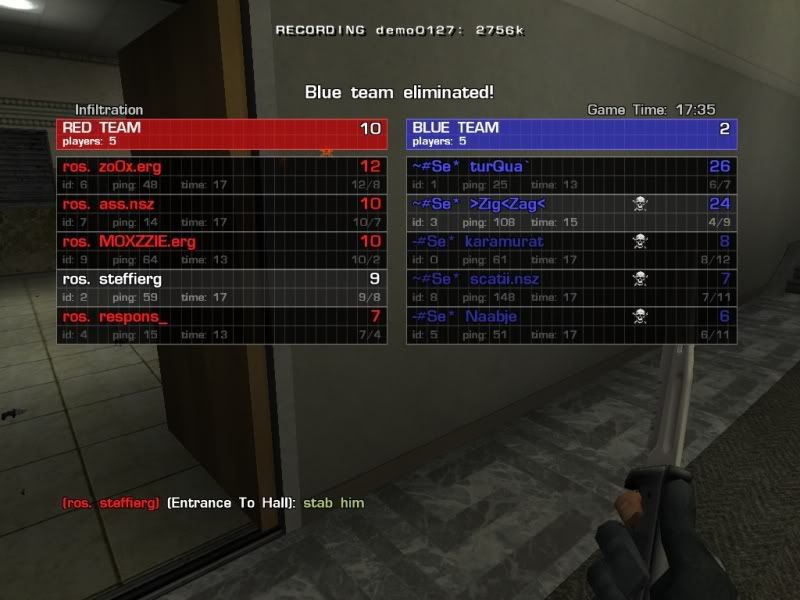This screenshot has height=600, width=800.
Task: Select player row ~#Se* turQua`
Action: click(x=571, y=175)
